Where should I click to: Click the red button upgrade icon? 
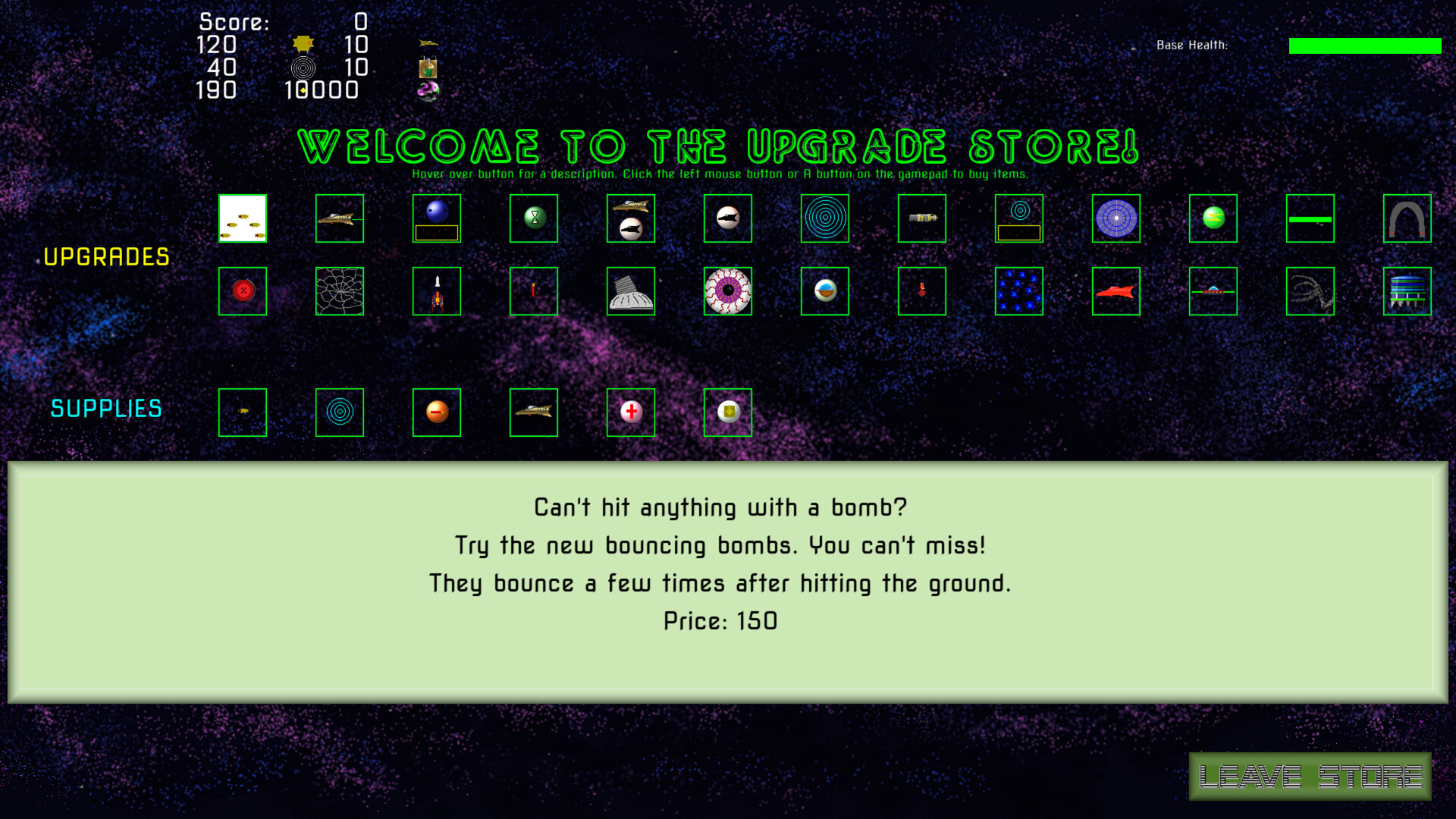pyautogui.click(x=242, y=291)
